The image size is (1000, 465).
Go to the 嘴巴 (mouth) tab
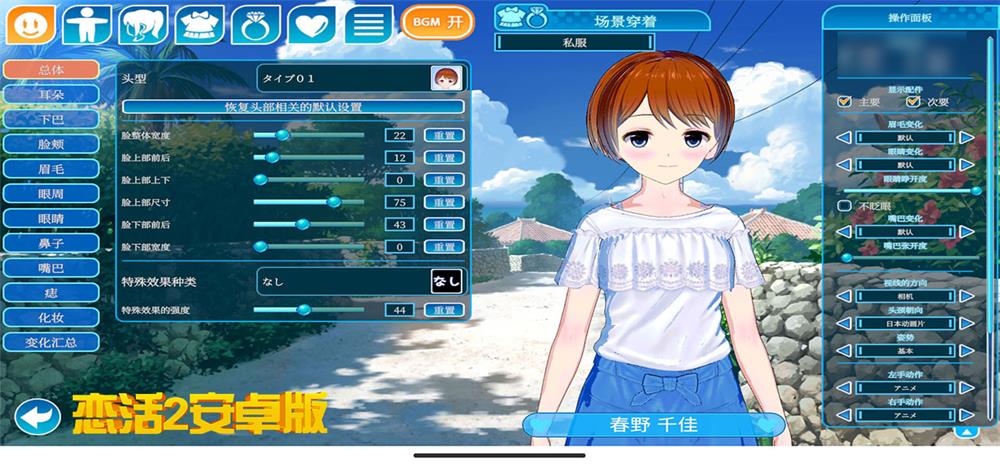pos(51,268)
